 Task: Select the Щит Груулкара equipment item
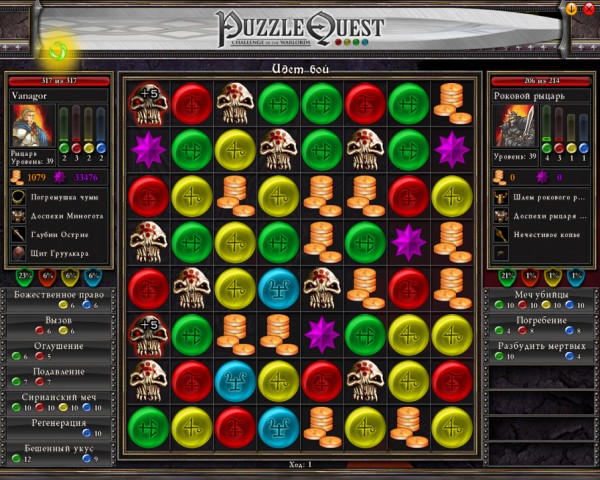coord(60,253)
